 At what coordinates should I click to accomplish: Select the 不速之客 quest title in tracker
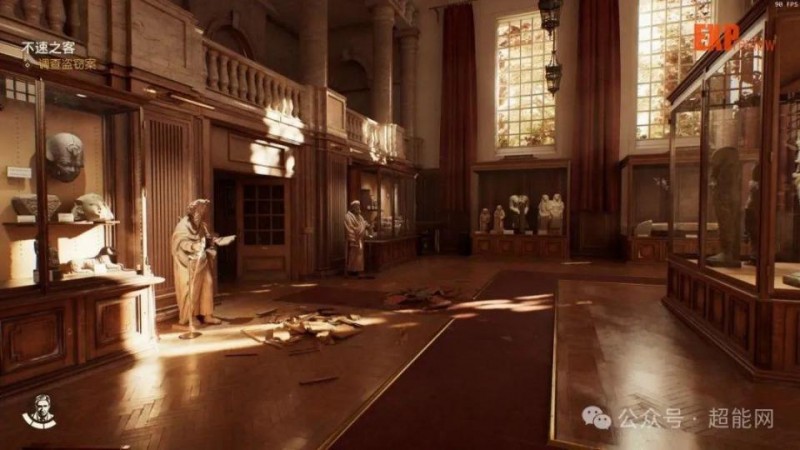[x=46, y=47]
